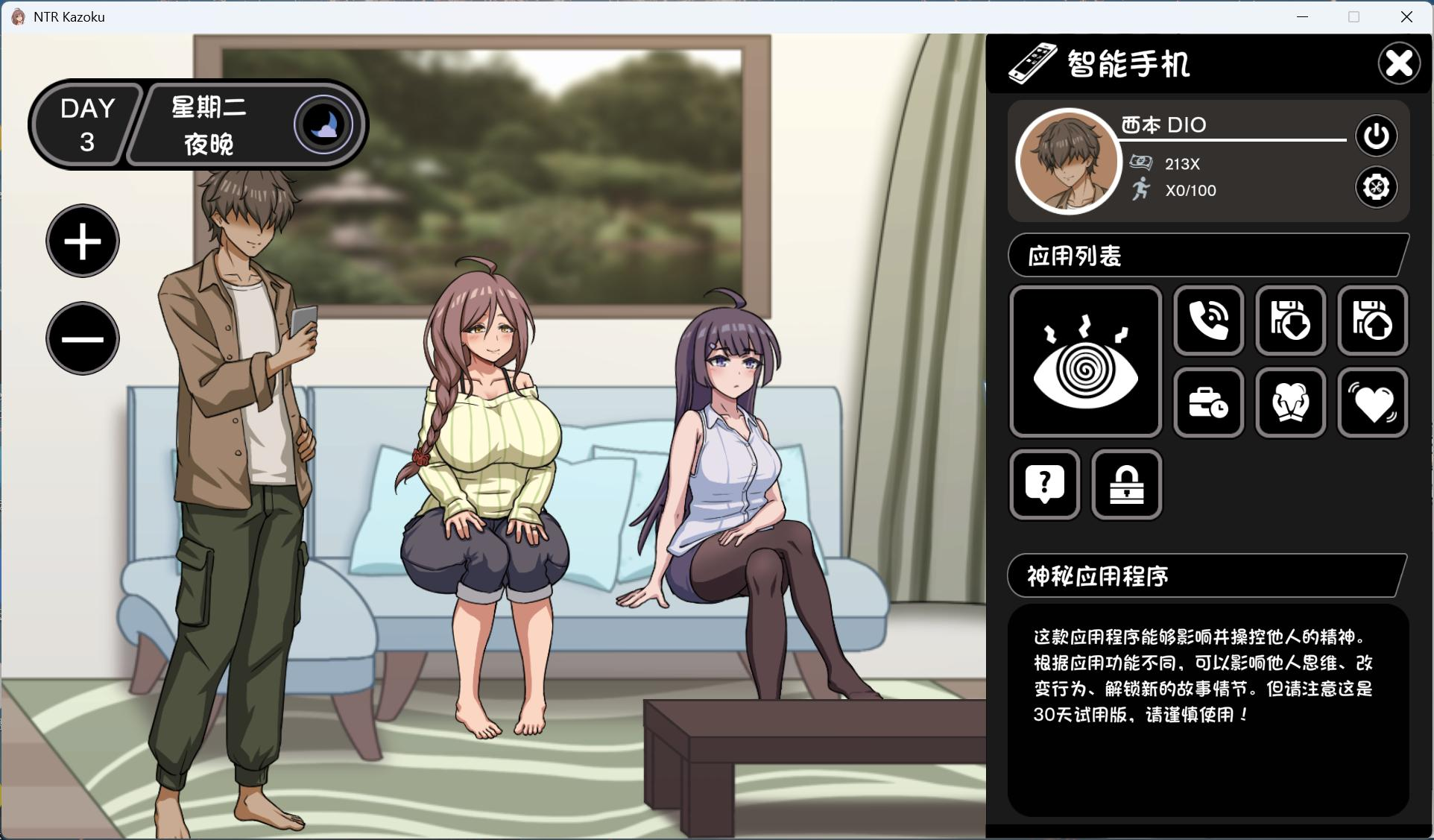The width and height of the screenshot is (1434, 840).
Task: Open the hands-holding-heart app
Action: 1290,403
